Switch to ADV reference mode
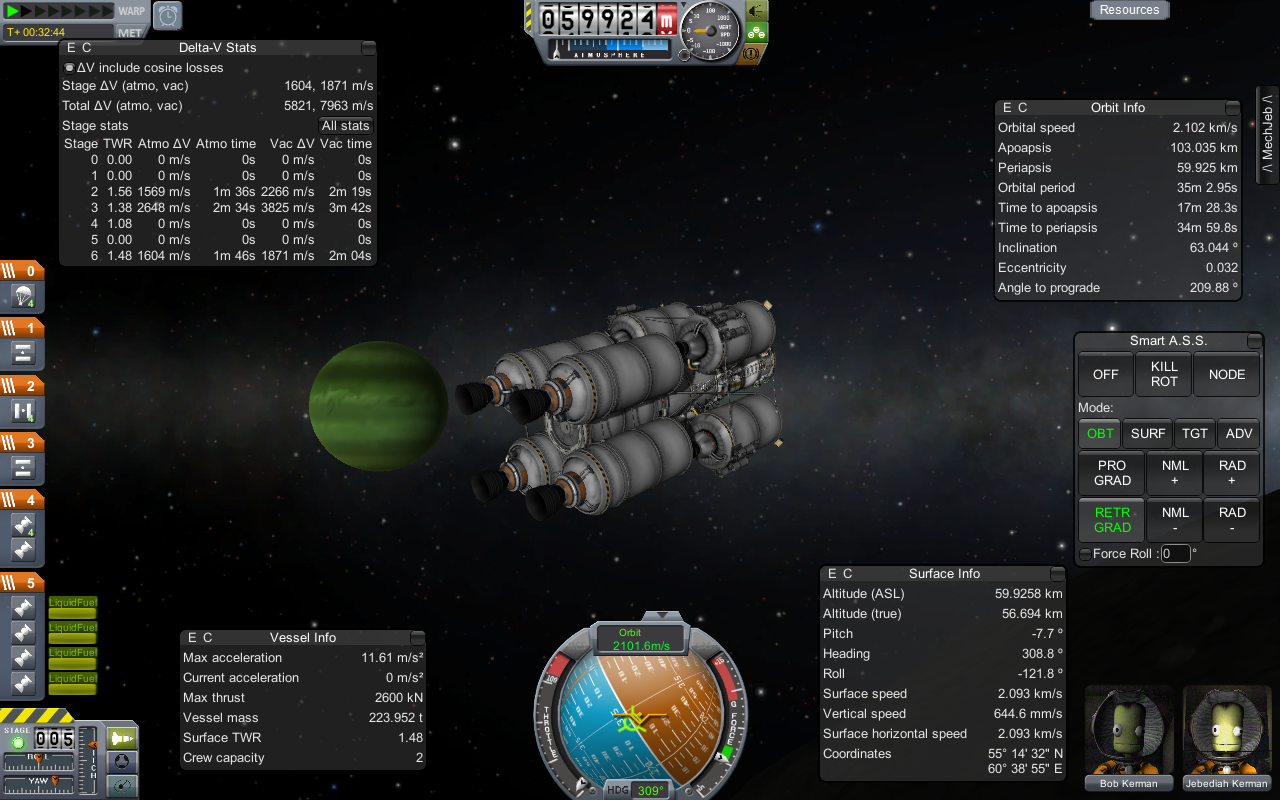Screen dimensions: 1280x800 click(x=1238, y=434)
